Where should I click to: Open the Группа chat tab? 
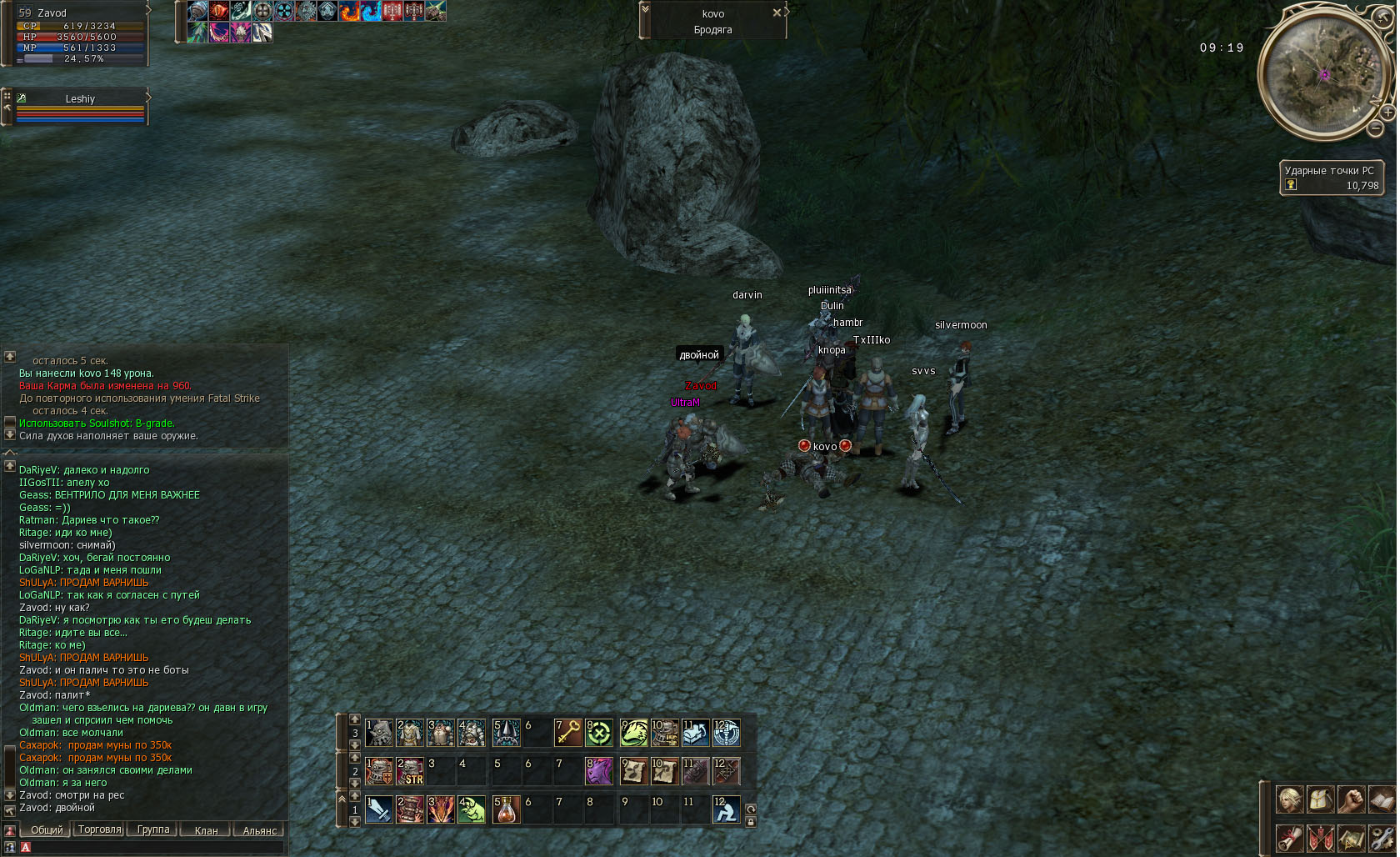153,829
